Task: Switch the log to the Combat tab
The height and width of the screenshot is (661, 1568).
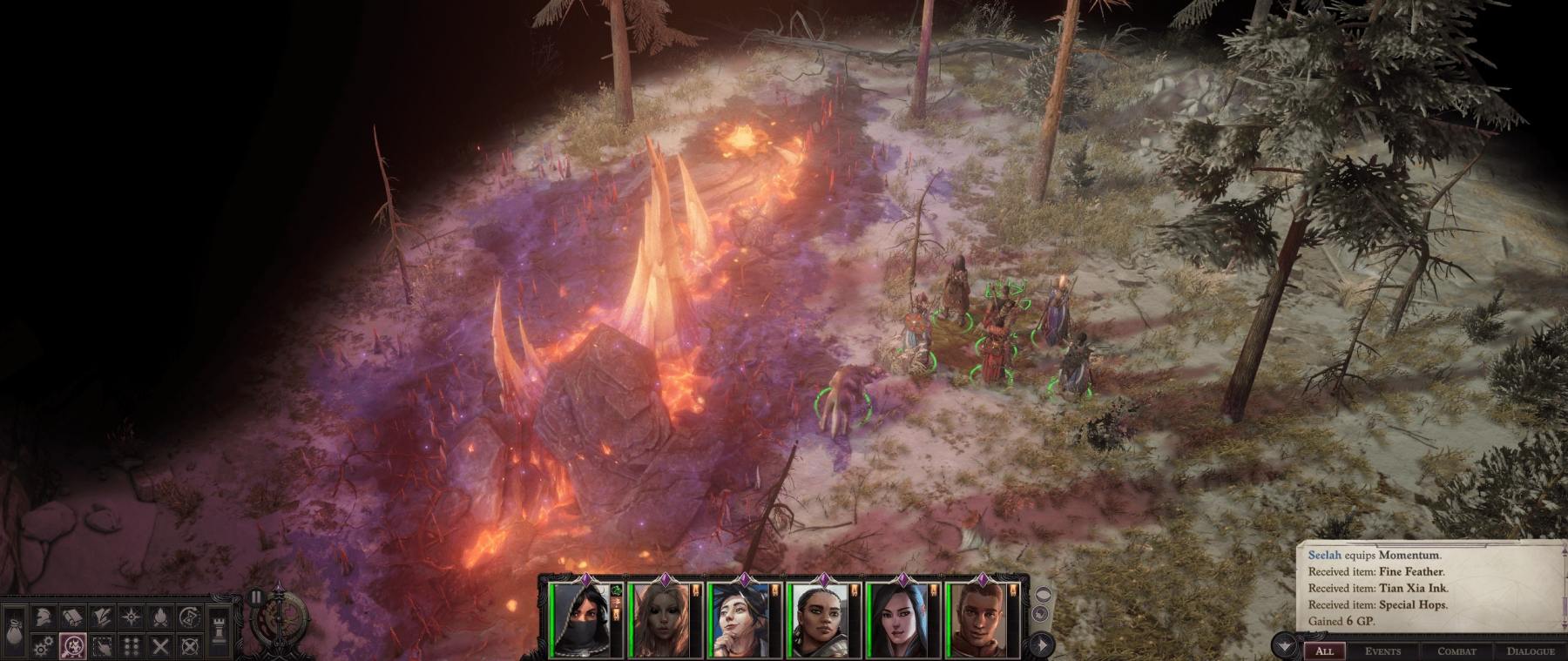Action: coord(1456,651)
